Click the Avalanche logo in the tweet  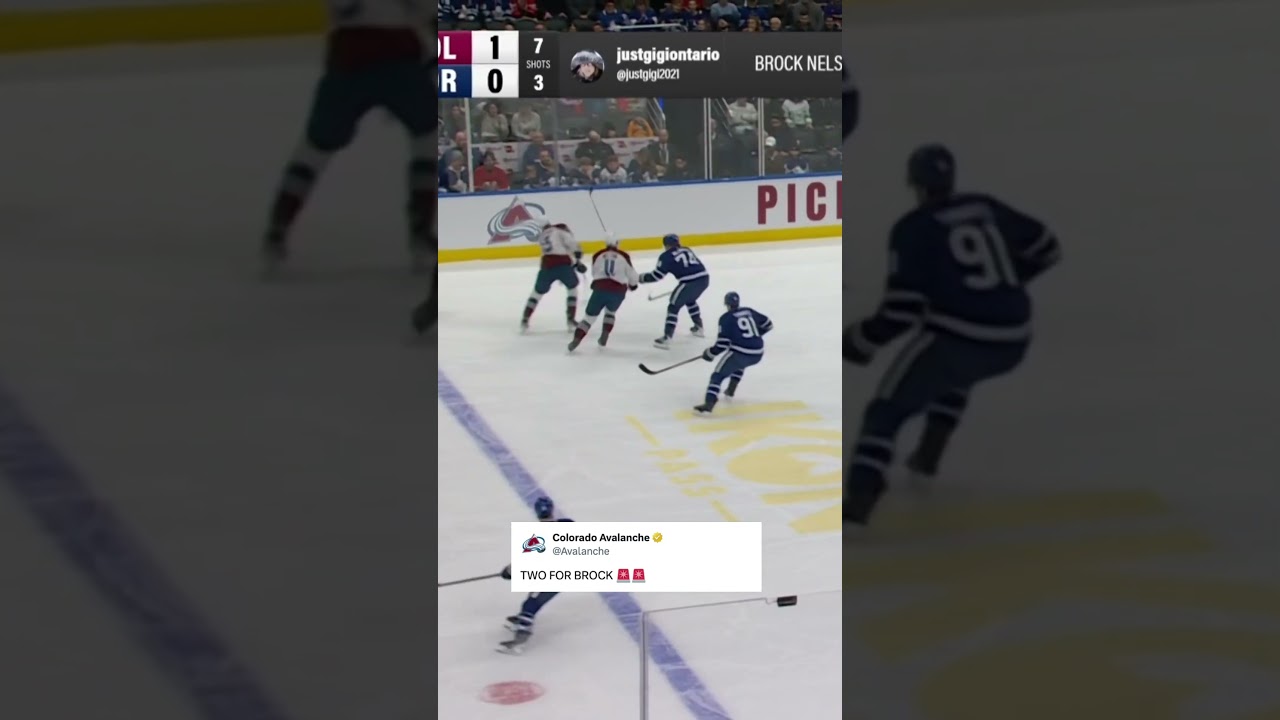[x=534, y=544]
